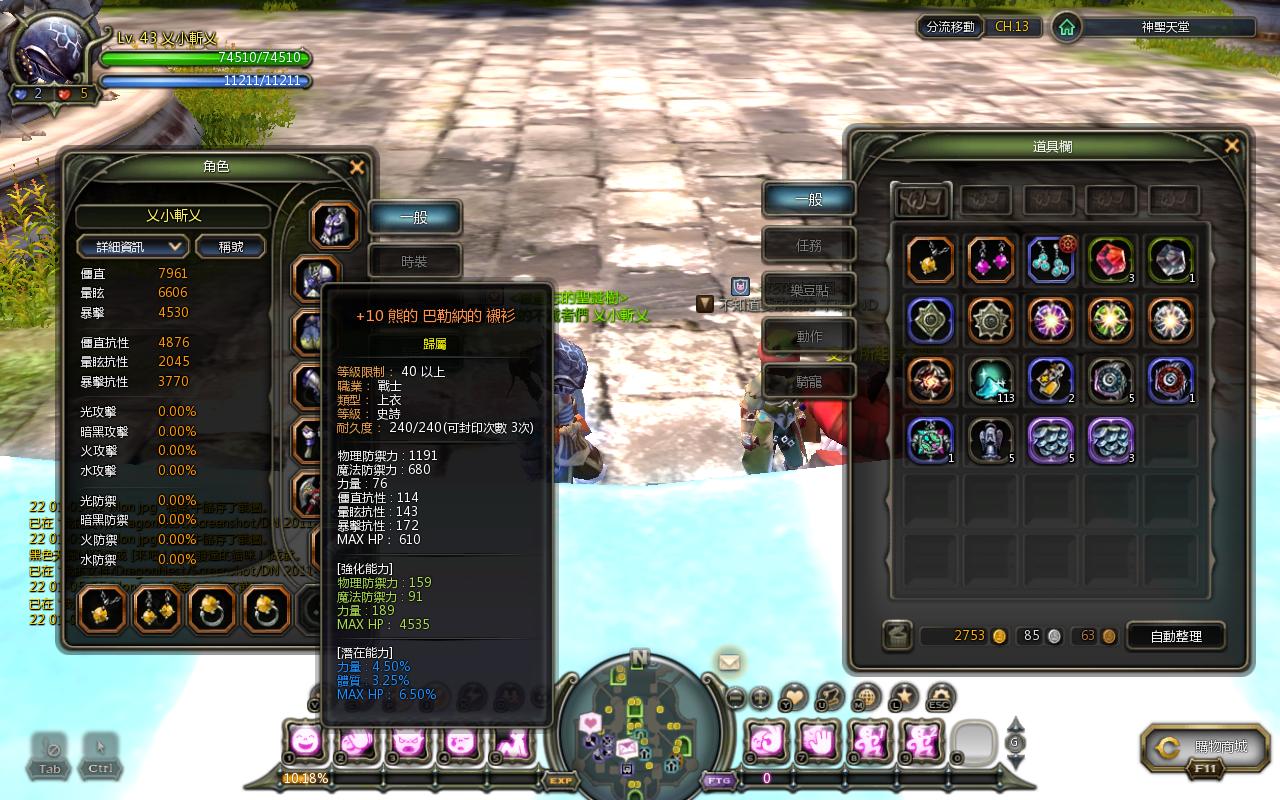Click the 自動整理 auto-sort button
Screen dimensions: 1280x800
1176,635
